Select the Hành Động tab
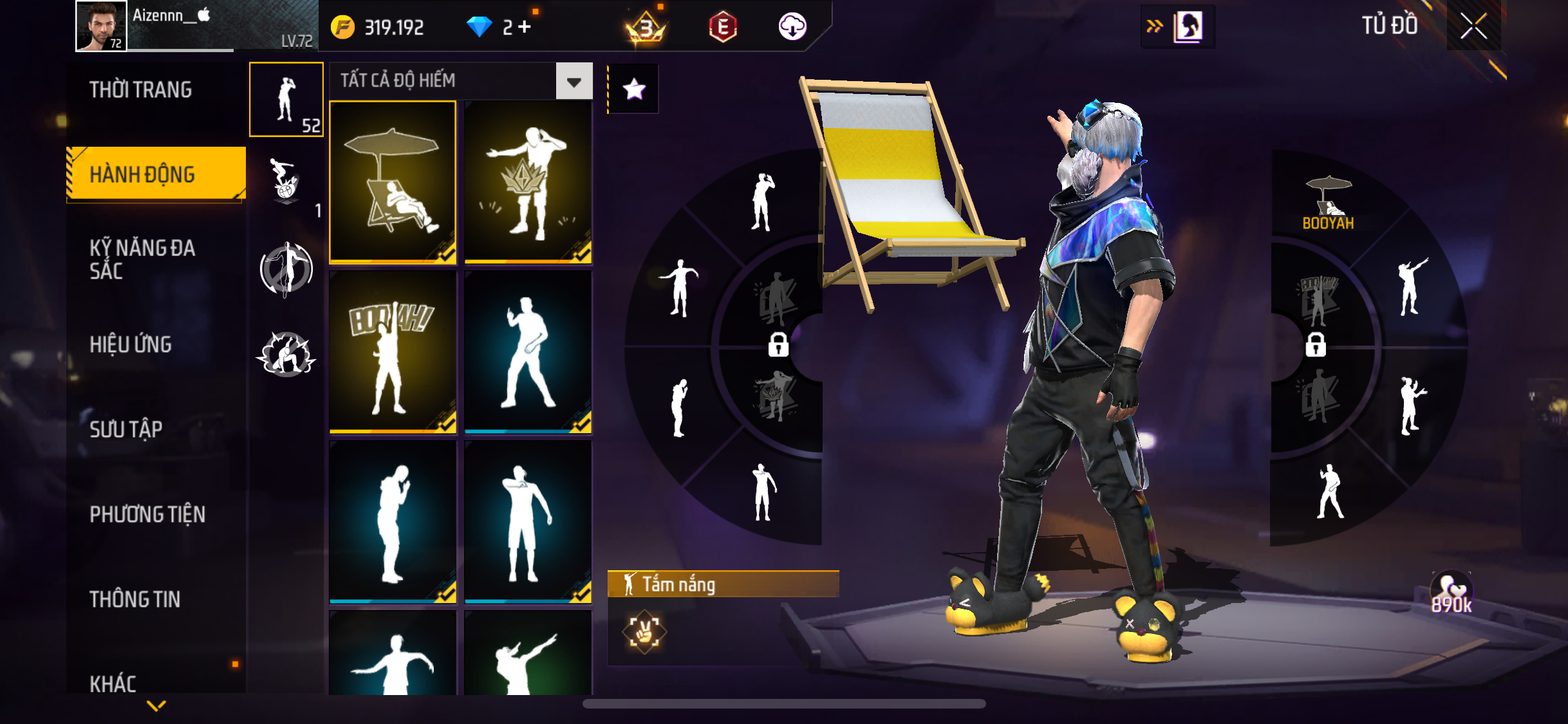 pyautogui.click(x=143, y=174)
